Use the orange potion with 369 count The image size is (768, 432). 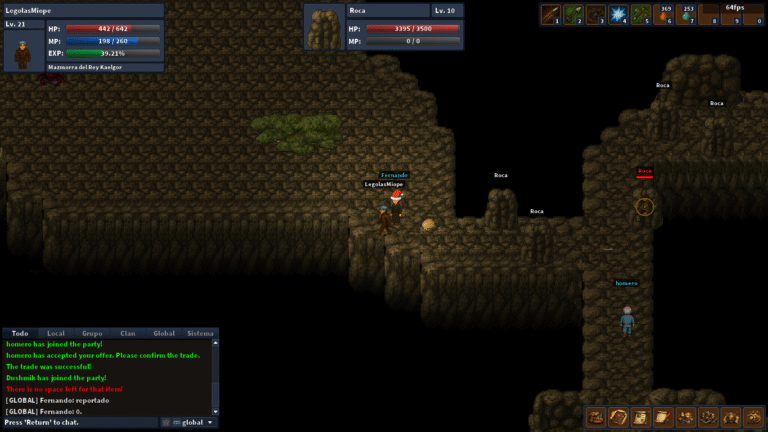(666, 14)
